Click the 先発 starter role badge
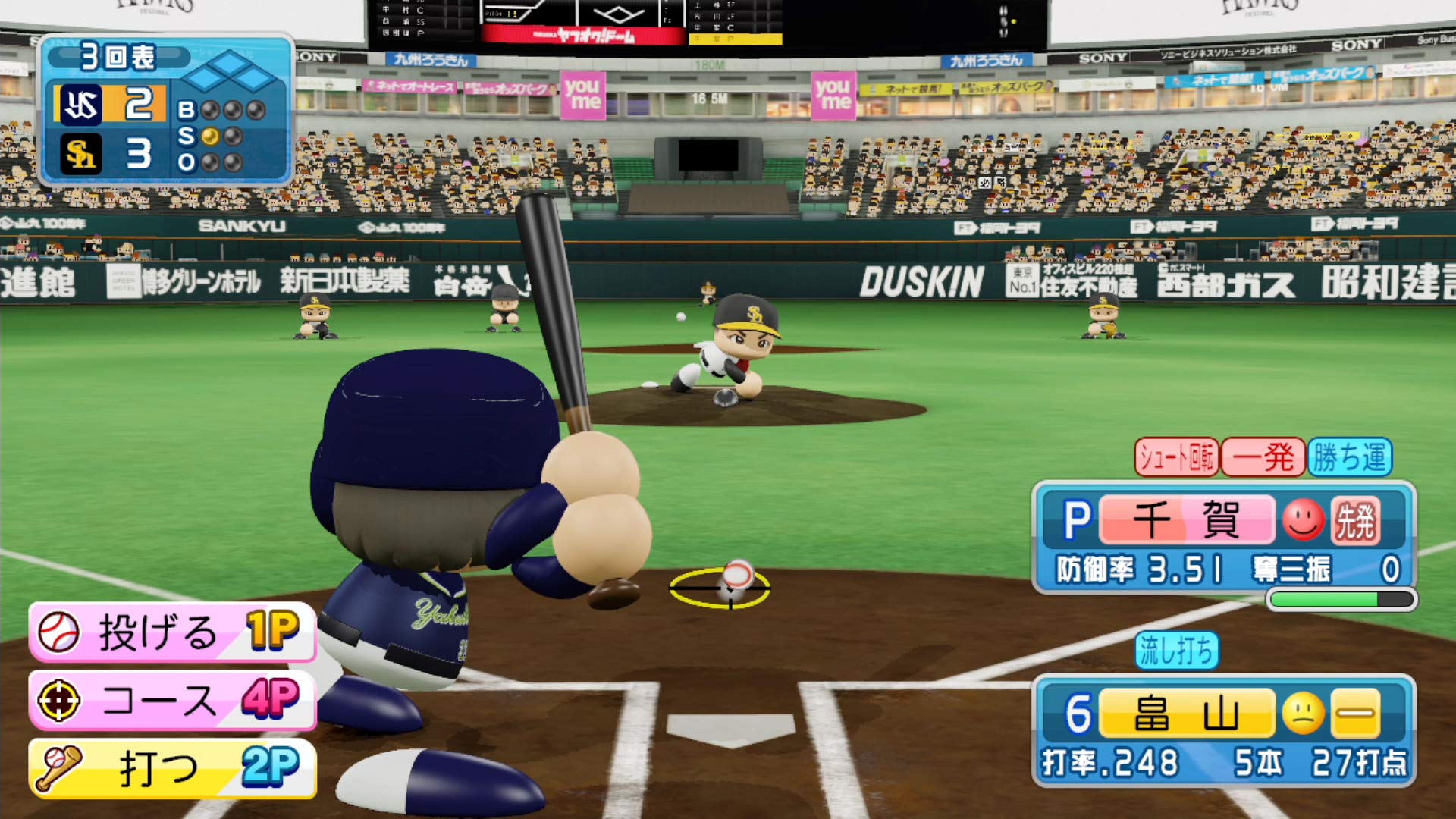 click(1354, 520)
